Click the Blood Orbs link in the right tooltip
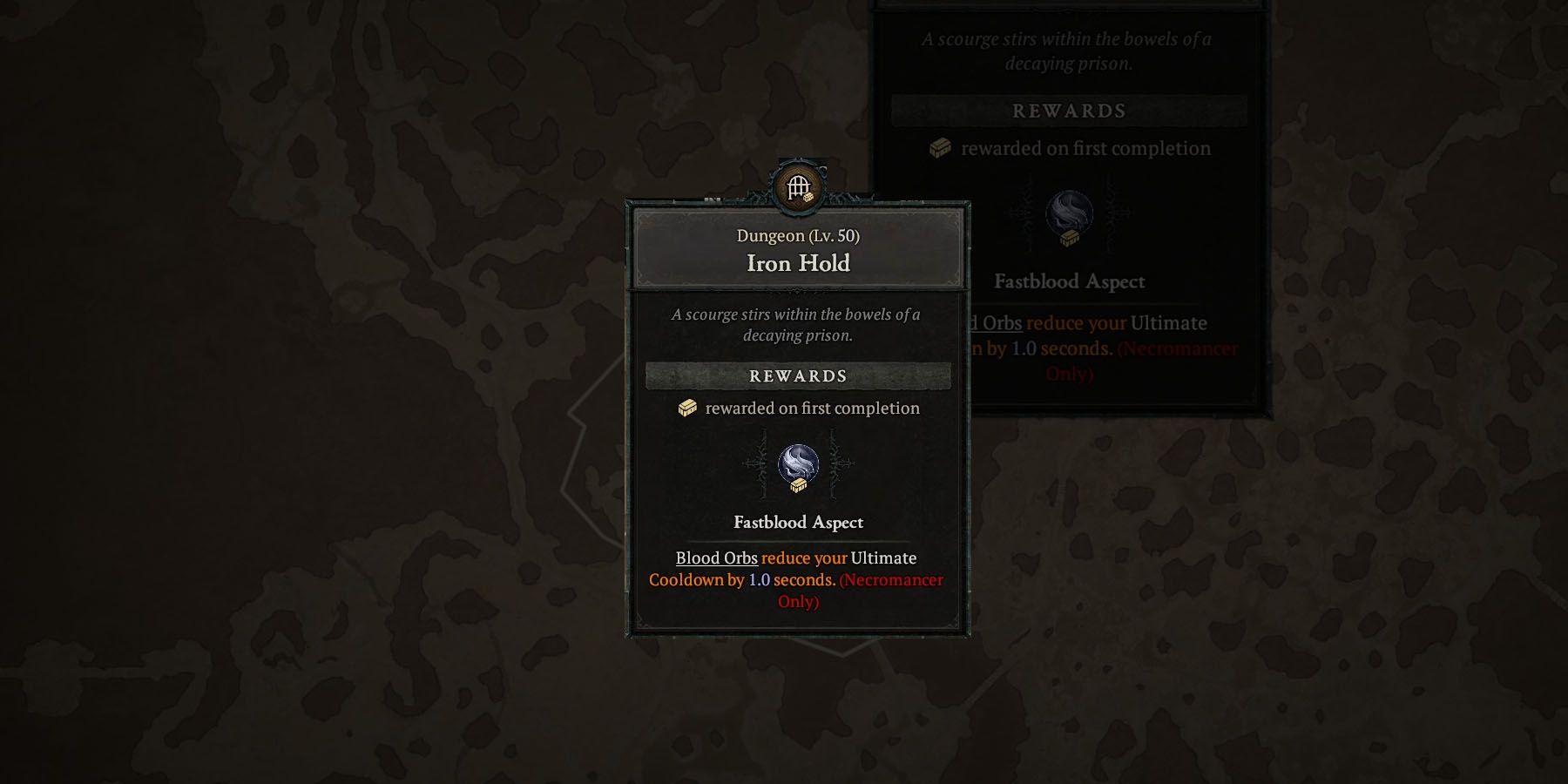Screen dimensions: 1568x784 [997, 322]
